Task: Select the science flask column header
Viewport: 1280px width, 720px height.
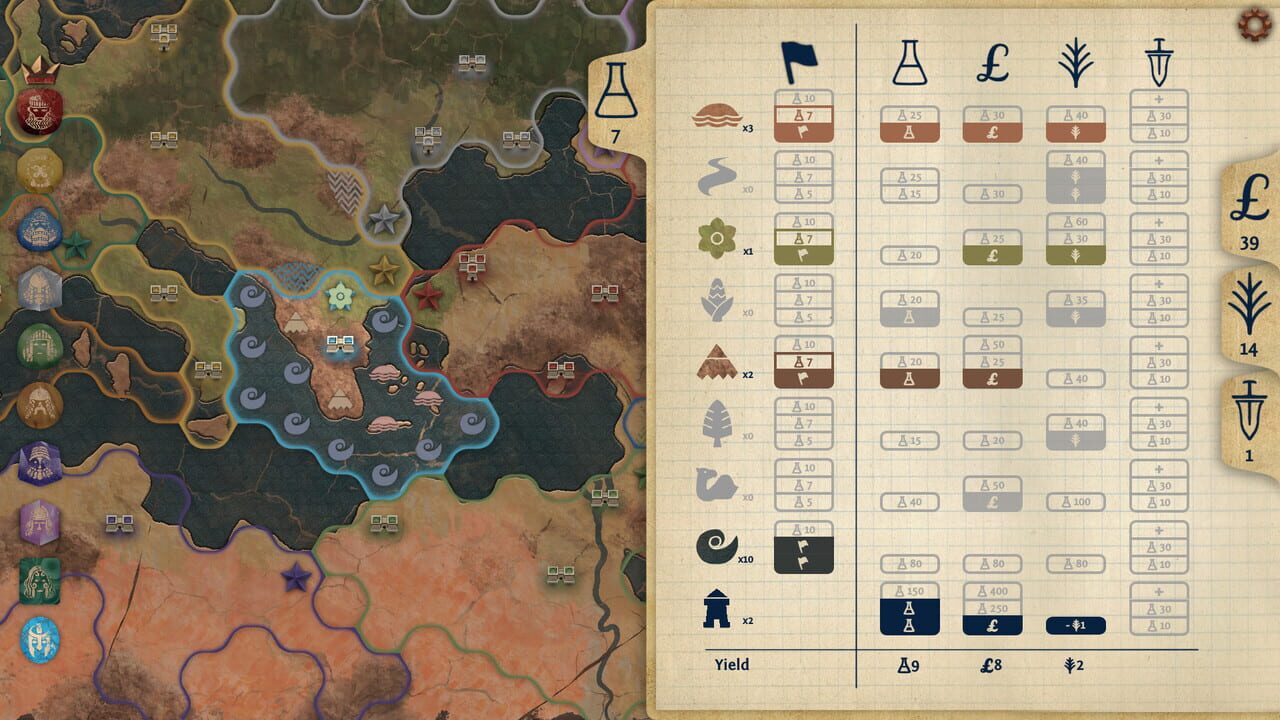Action: point(909,62)
